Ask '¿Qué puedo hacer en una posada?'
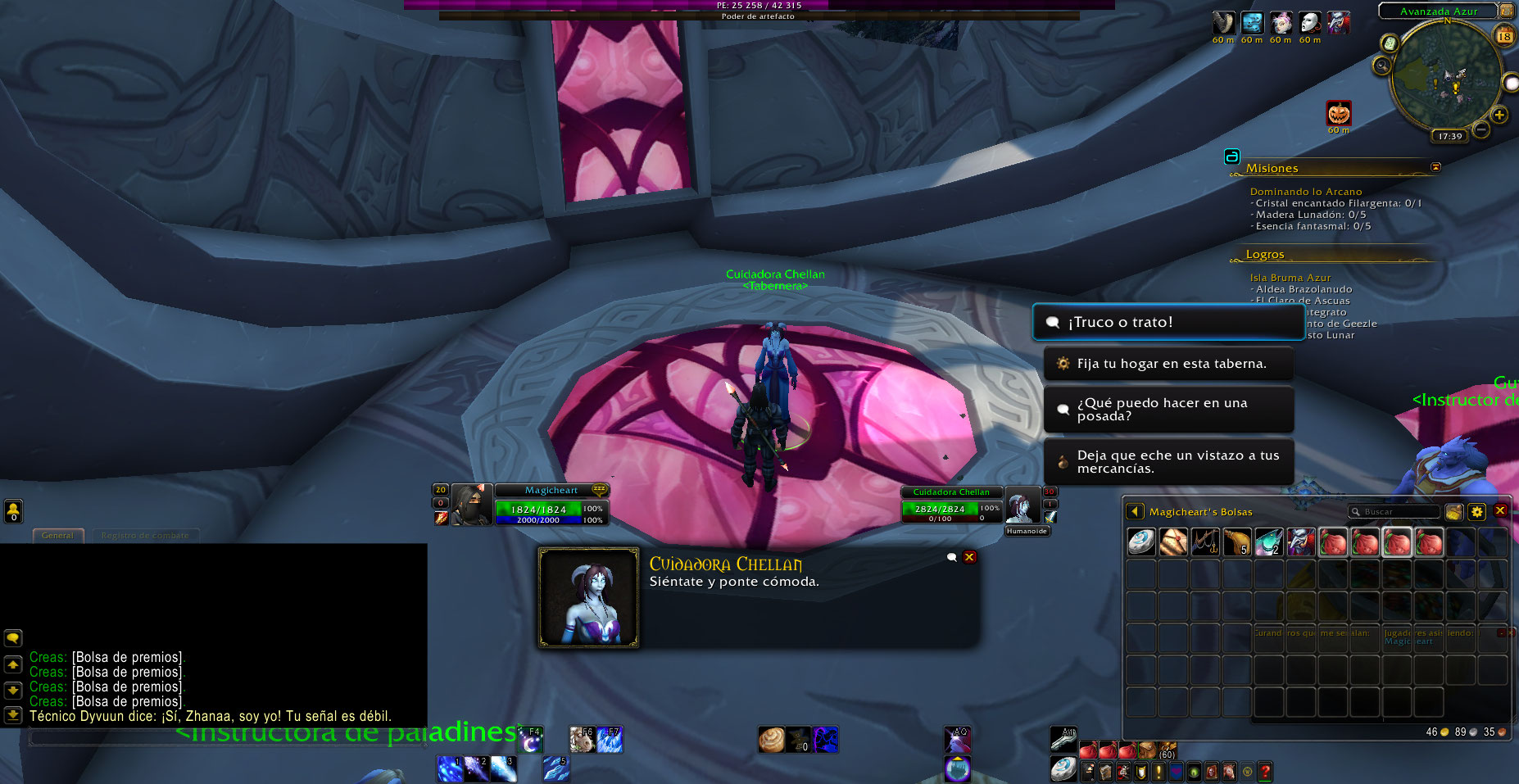 [x=1168, y=410]
